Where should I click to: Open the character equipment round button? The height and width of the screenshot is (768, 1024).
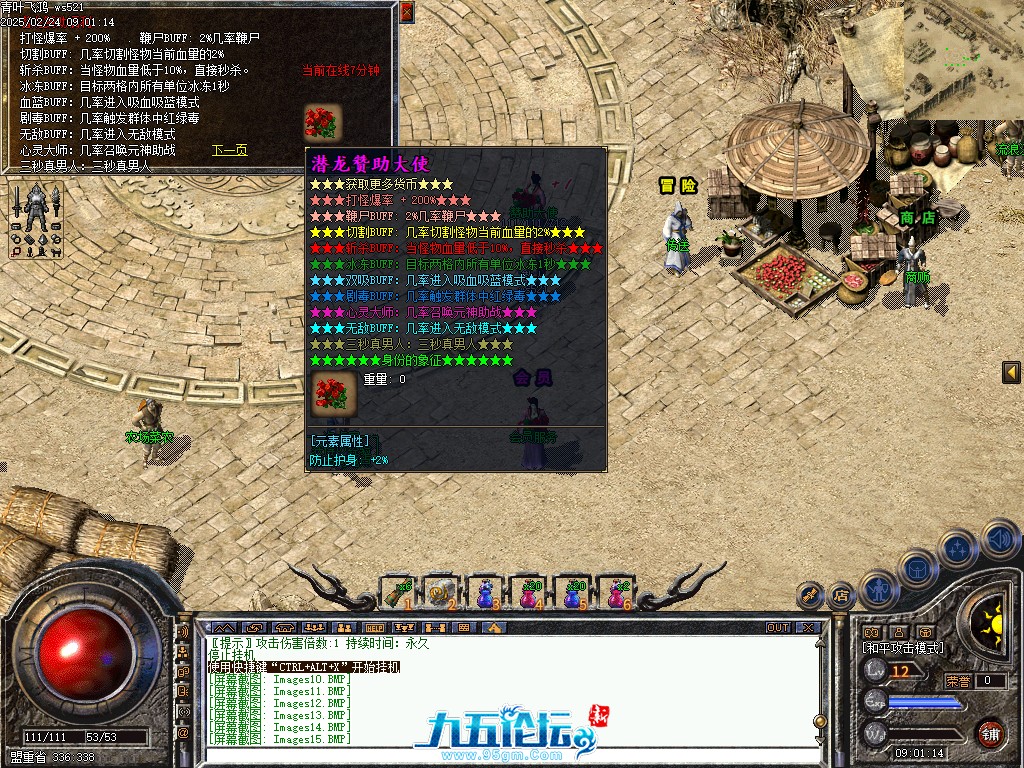click(x=879, y=590)
